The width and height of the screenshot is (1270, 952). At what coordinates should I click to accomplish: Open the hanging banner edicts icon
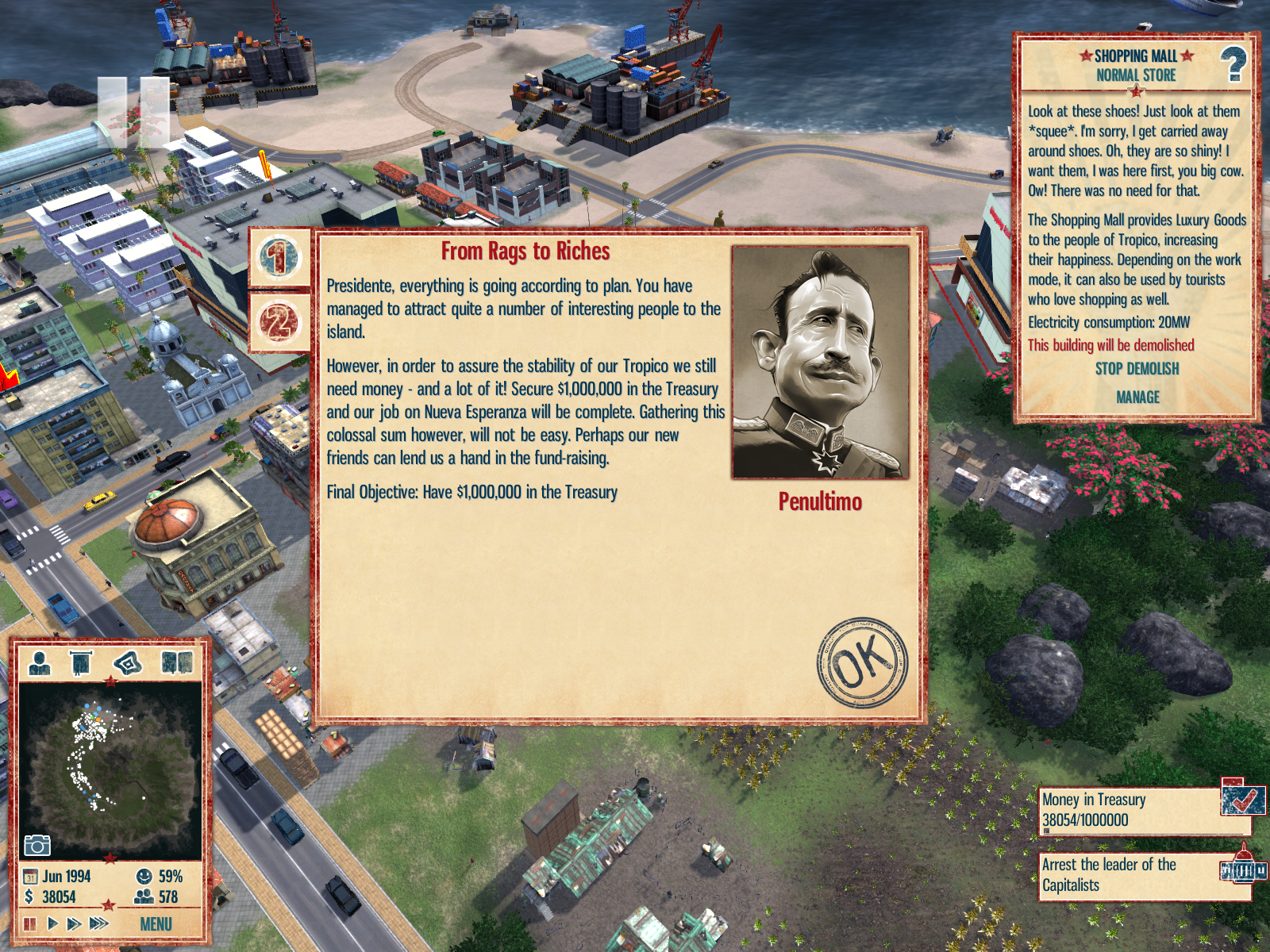(x=81, y=662)
